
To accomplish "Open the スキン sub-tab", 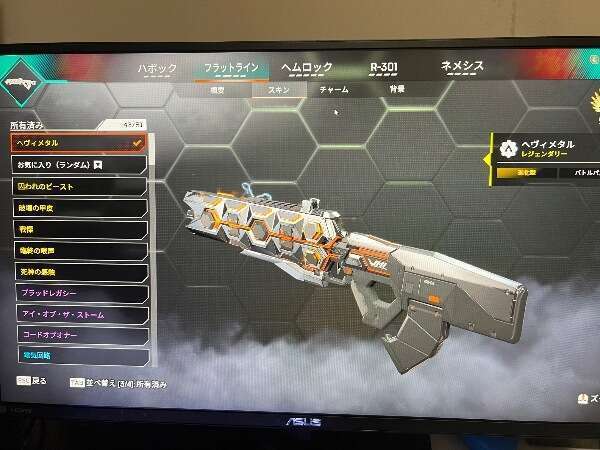I will [278, 89].
